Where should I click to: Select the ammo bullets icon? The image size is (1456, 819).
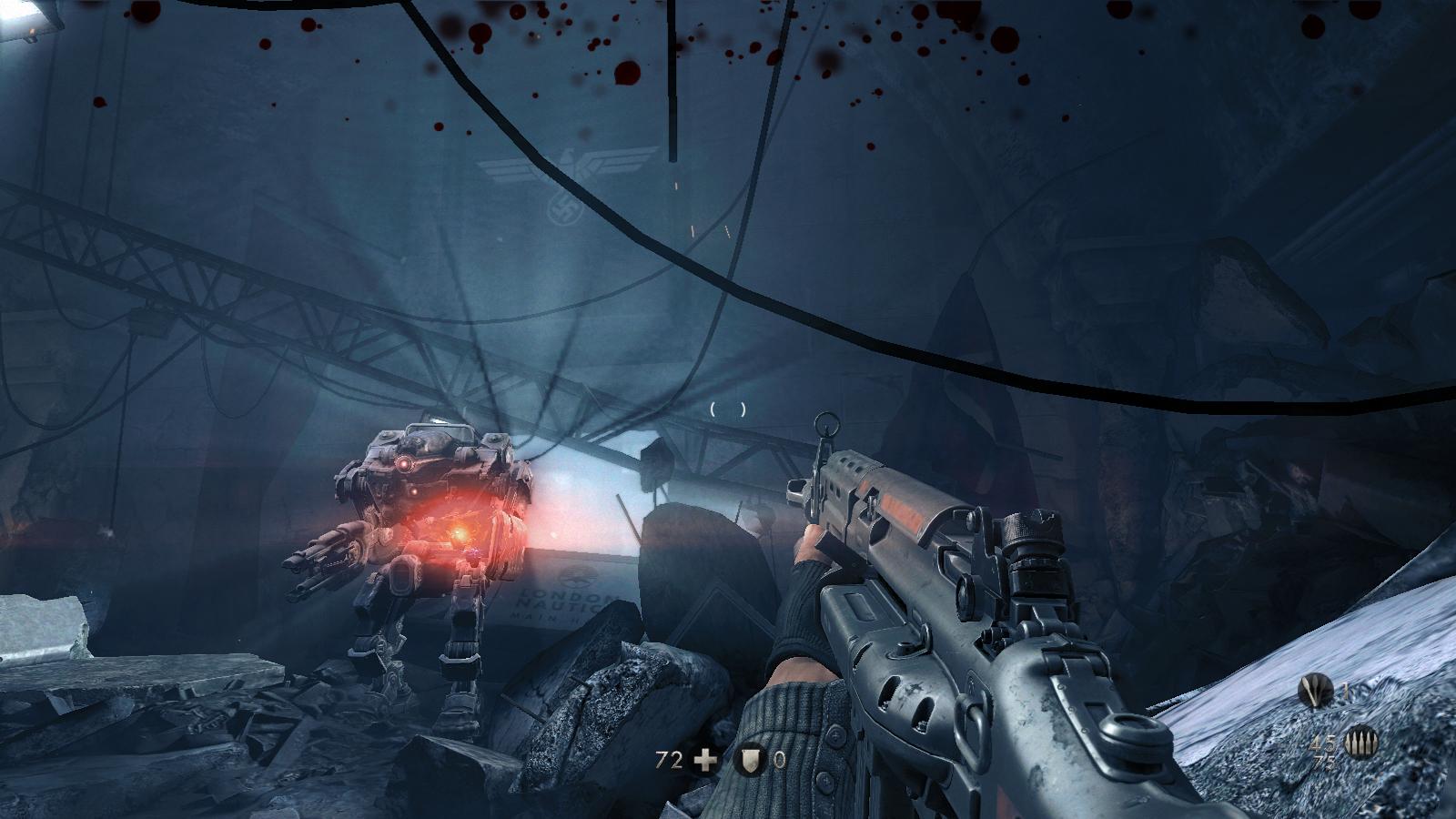coord(1361,743)
